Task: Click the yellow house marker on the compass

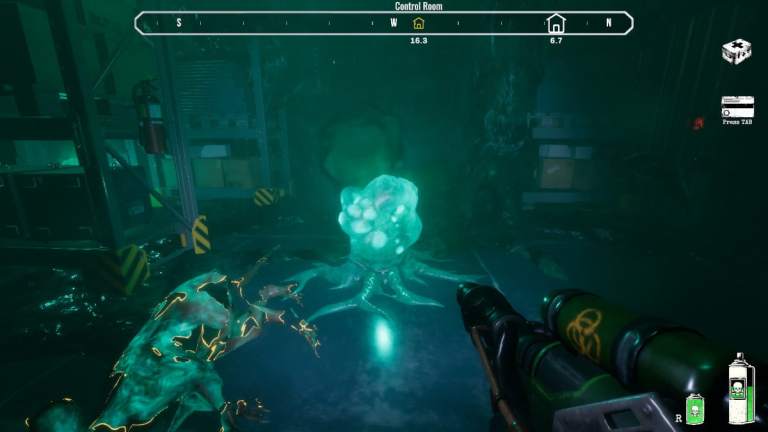Action: (418, 23)
